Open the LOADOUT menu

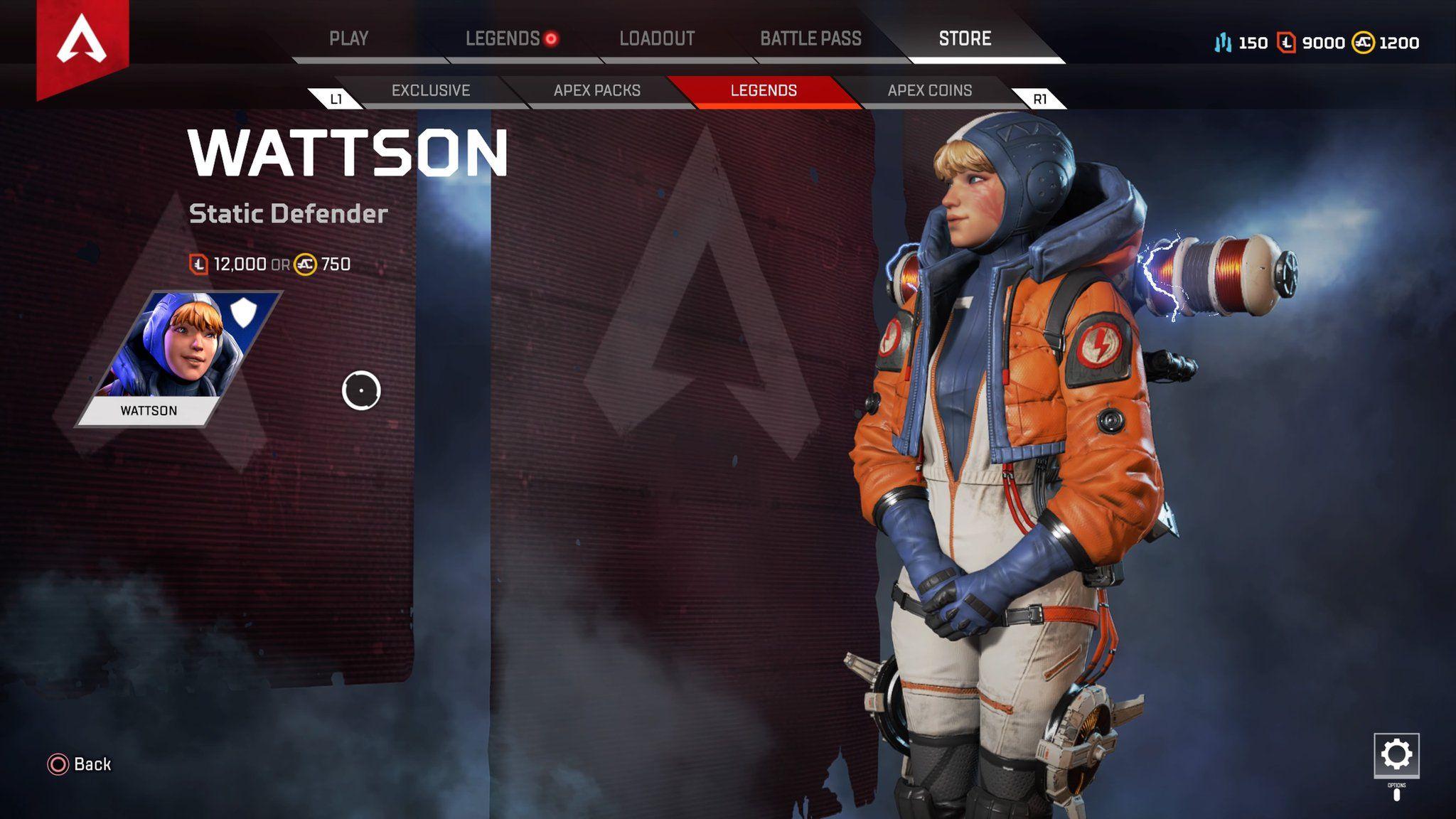655,39
